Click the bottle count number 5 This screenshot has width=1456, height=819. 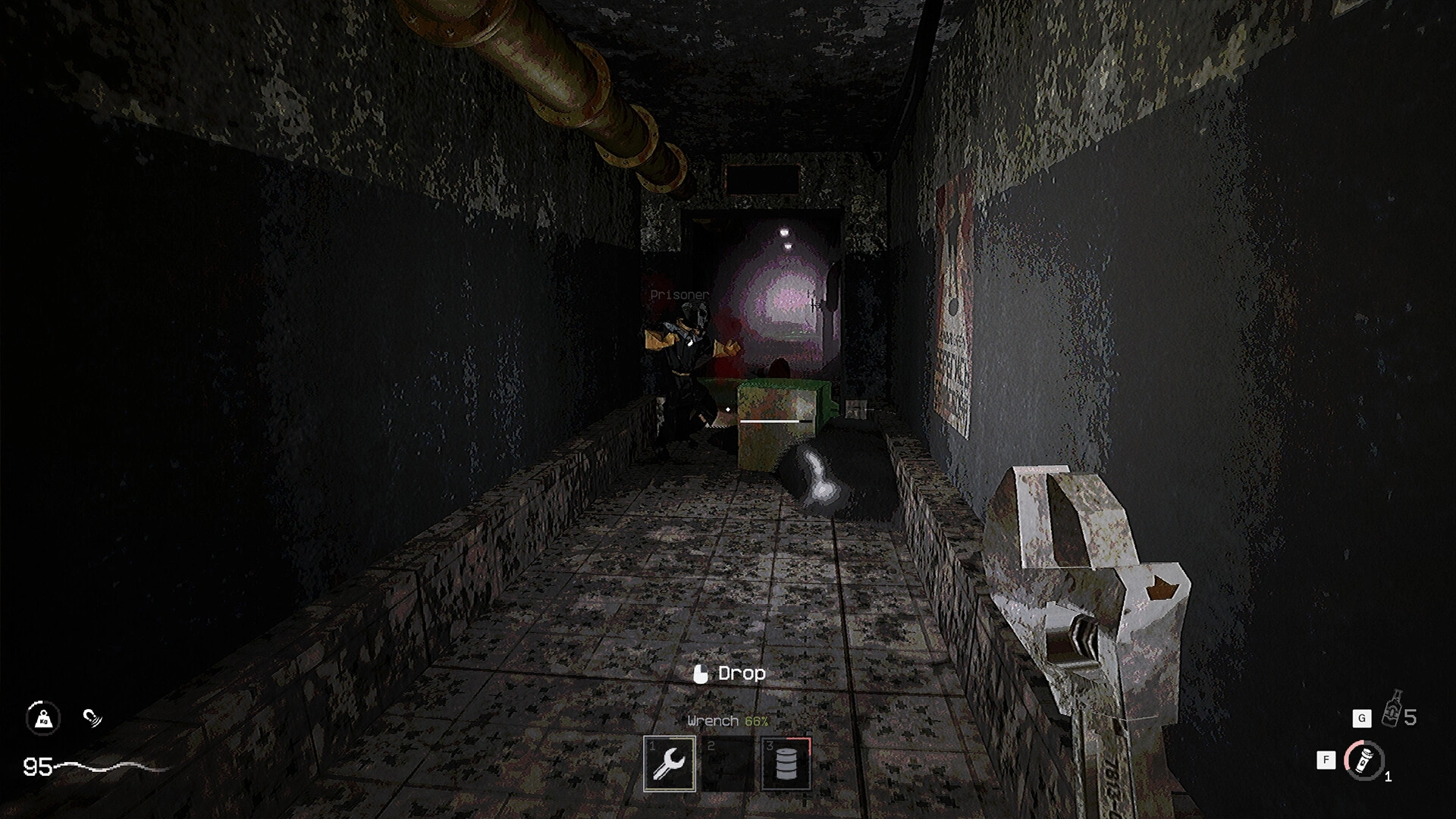click(1410, 717)
